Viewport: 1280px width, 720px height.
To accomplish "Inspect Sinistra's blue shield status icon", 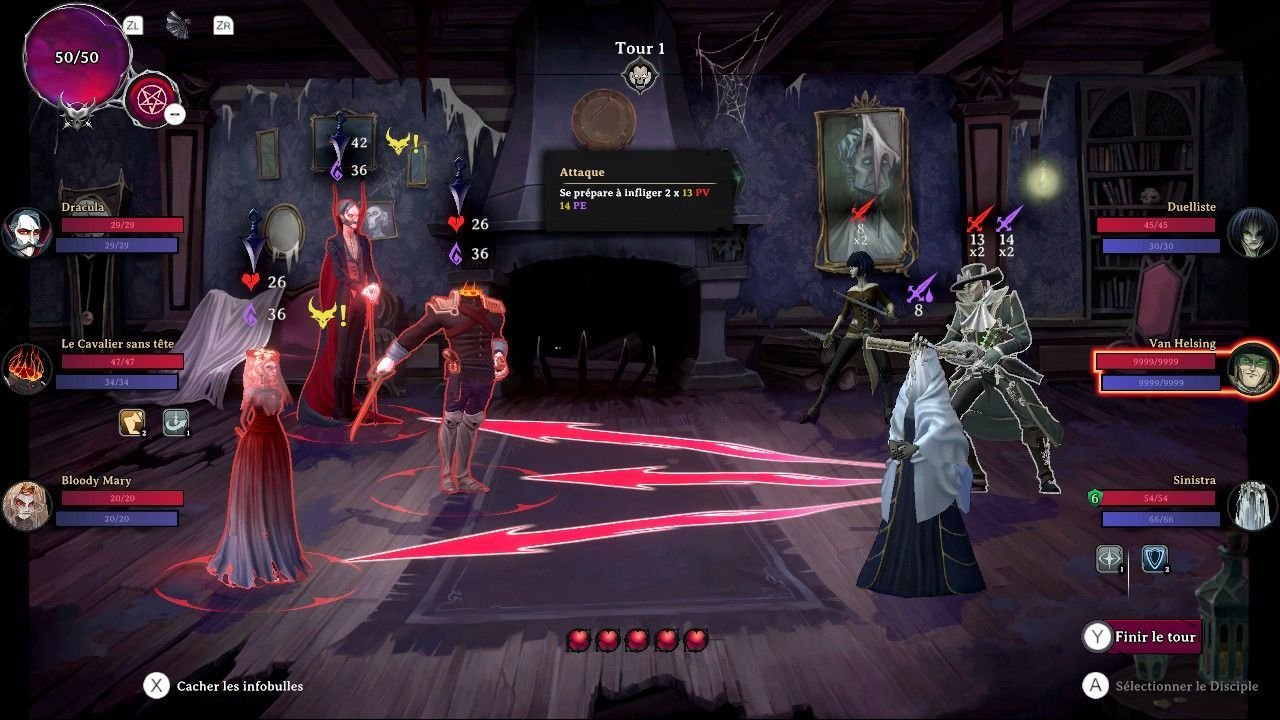I will pos(1155,559).
